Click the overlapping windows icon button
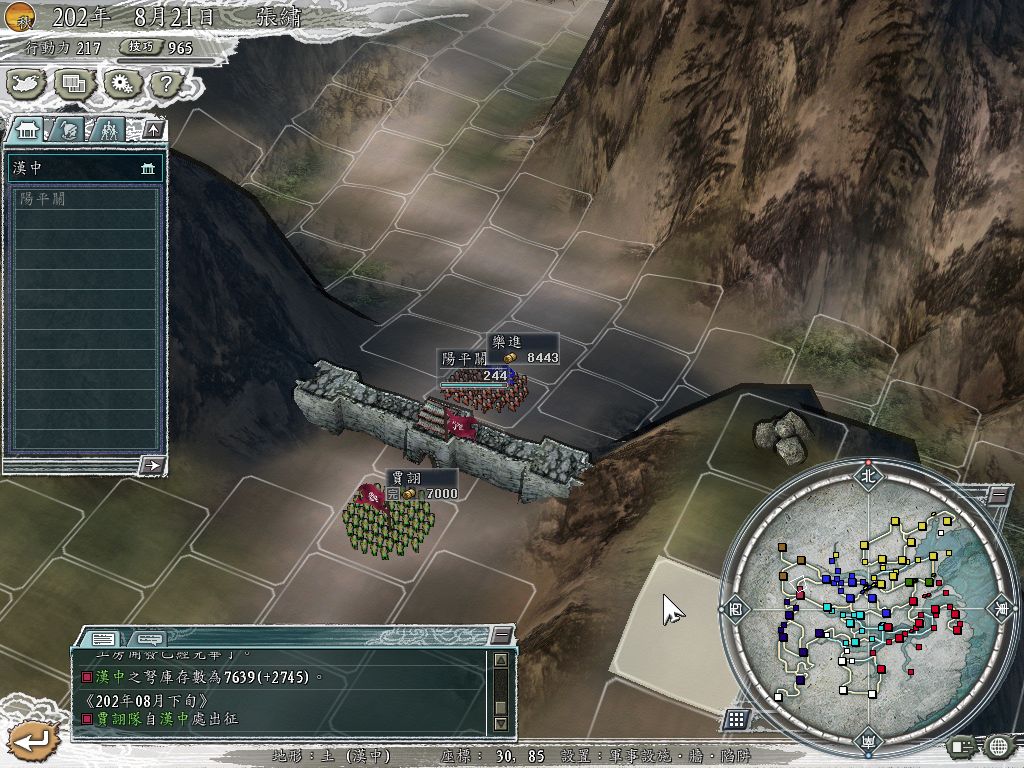 coord(72,83)
